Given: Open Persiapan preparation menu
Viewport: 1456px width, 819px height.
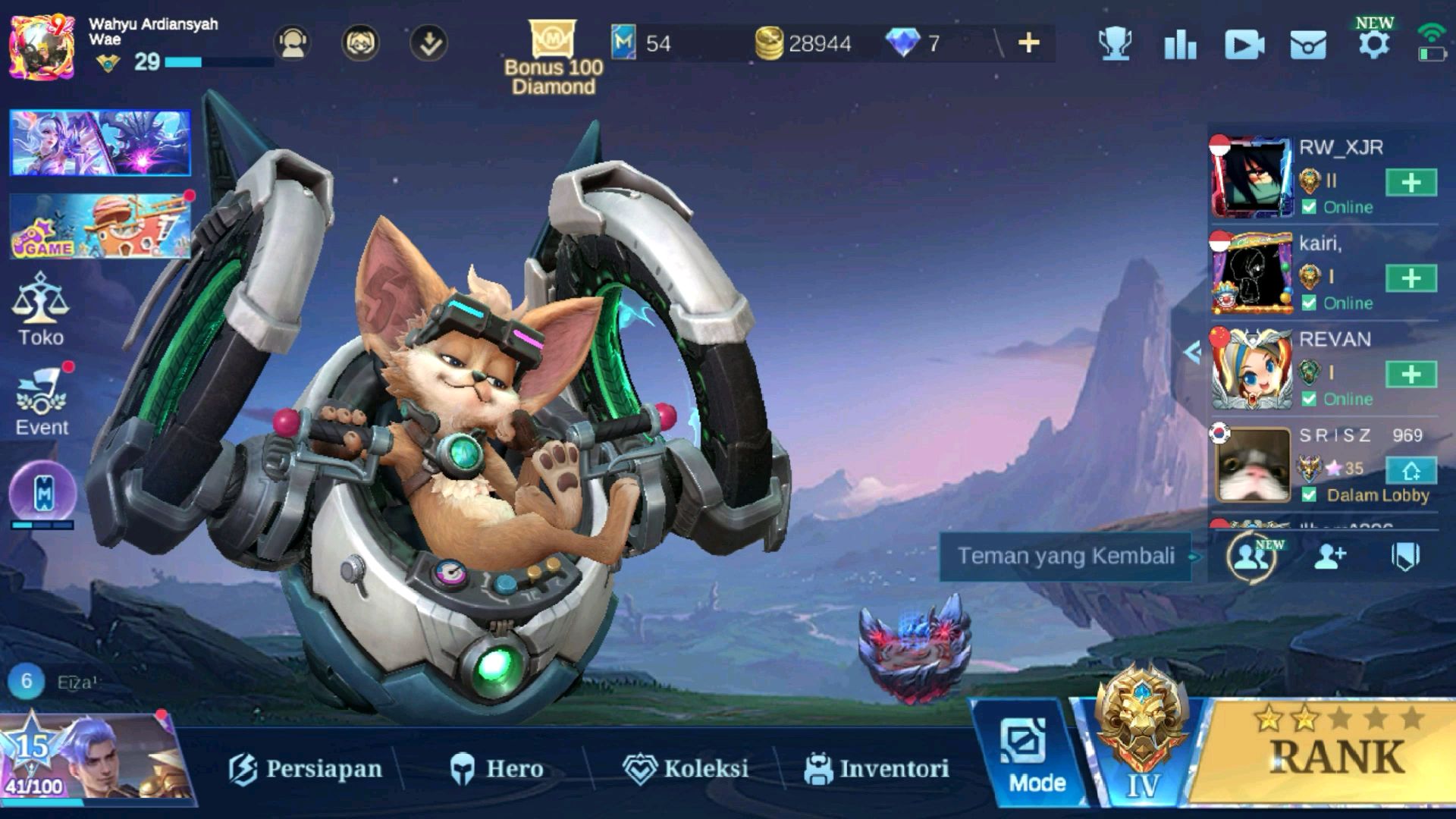Looking at the screenshot, I should [x=306, y=768].
